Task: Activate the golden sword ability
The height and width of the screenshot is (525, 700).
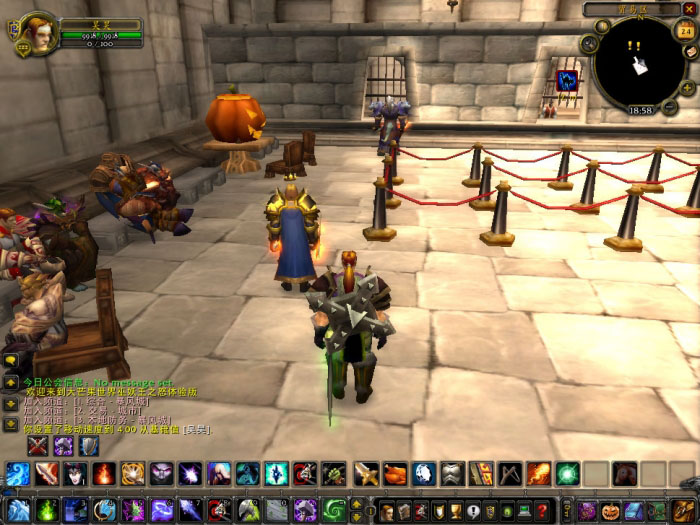Action: 368,474
